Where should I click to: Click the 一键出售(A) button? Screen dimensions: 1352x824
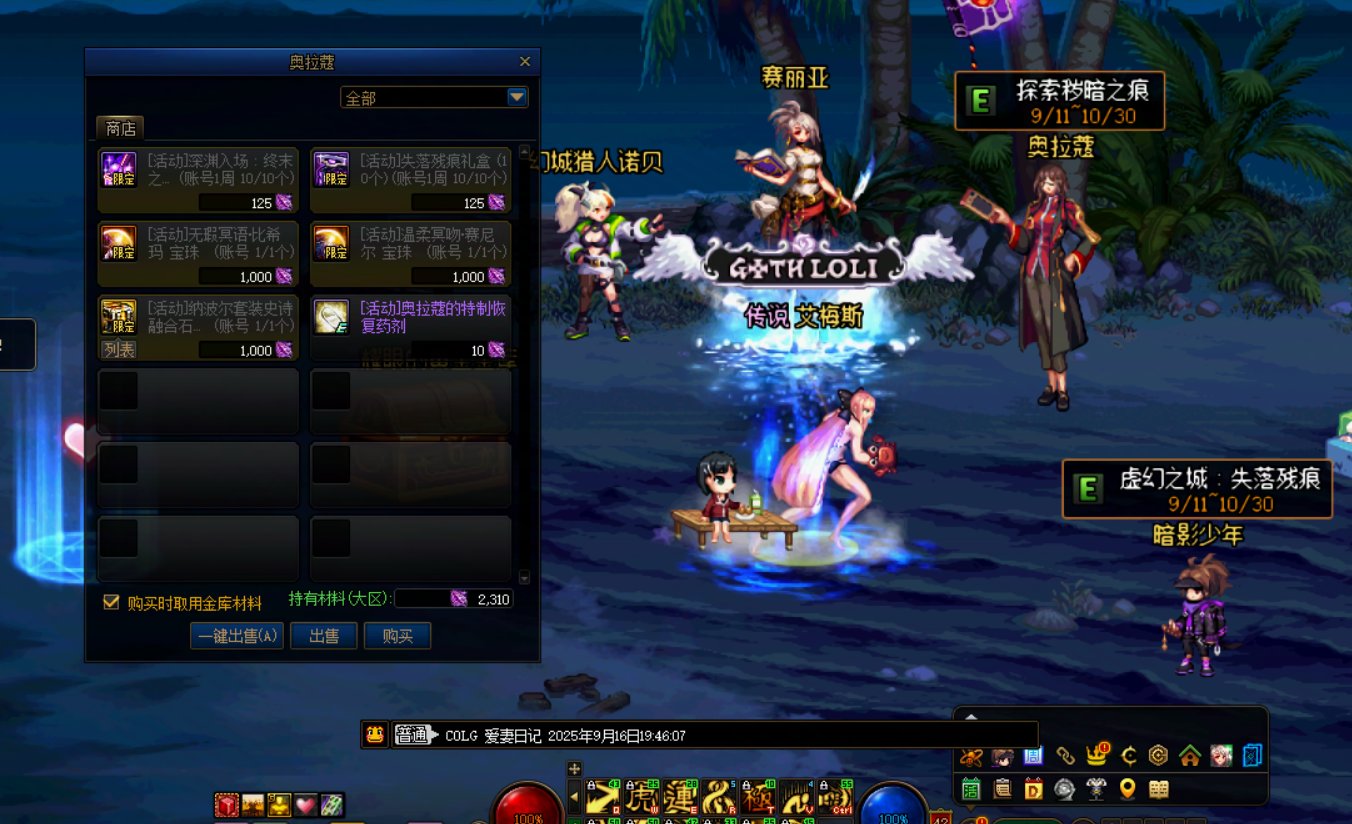click(x=237, y=636)
